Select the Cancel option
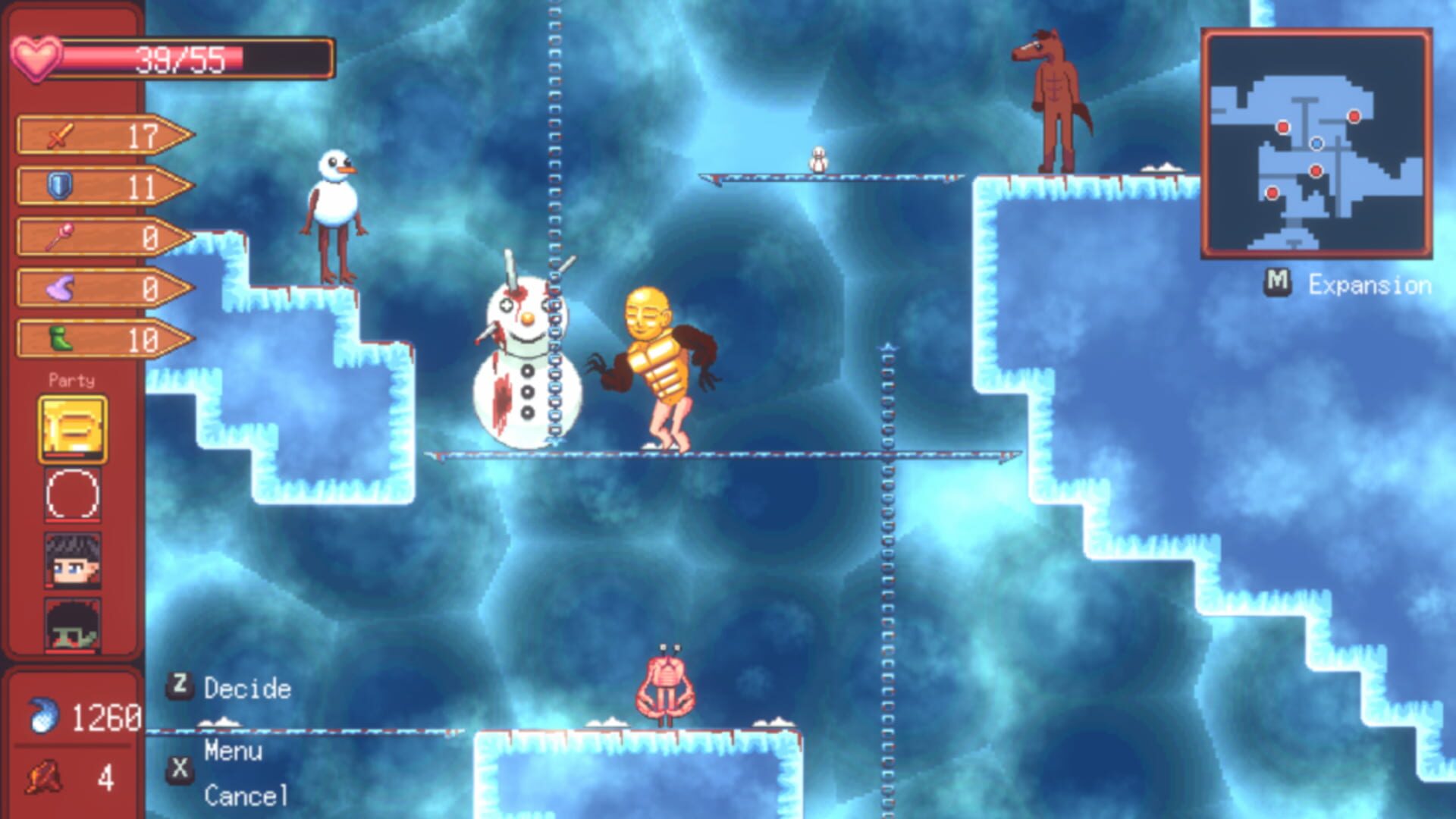This screenshot has width=1456, height=819. coord(247,796)
